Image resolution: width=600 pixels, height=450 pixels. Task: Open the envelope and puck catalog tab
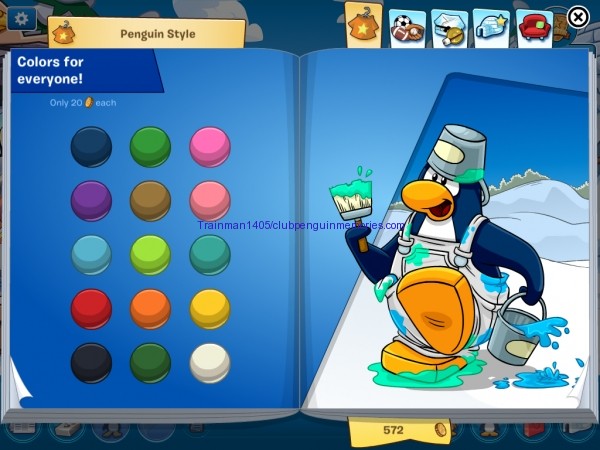click(x=448, y=27)
